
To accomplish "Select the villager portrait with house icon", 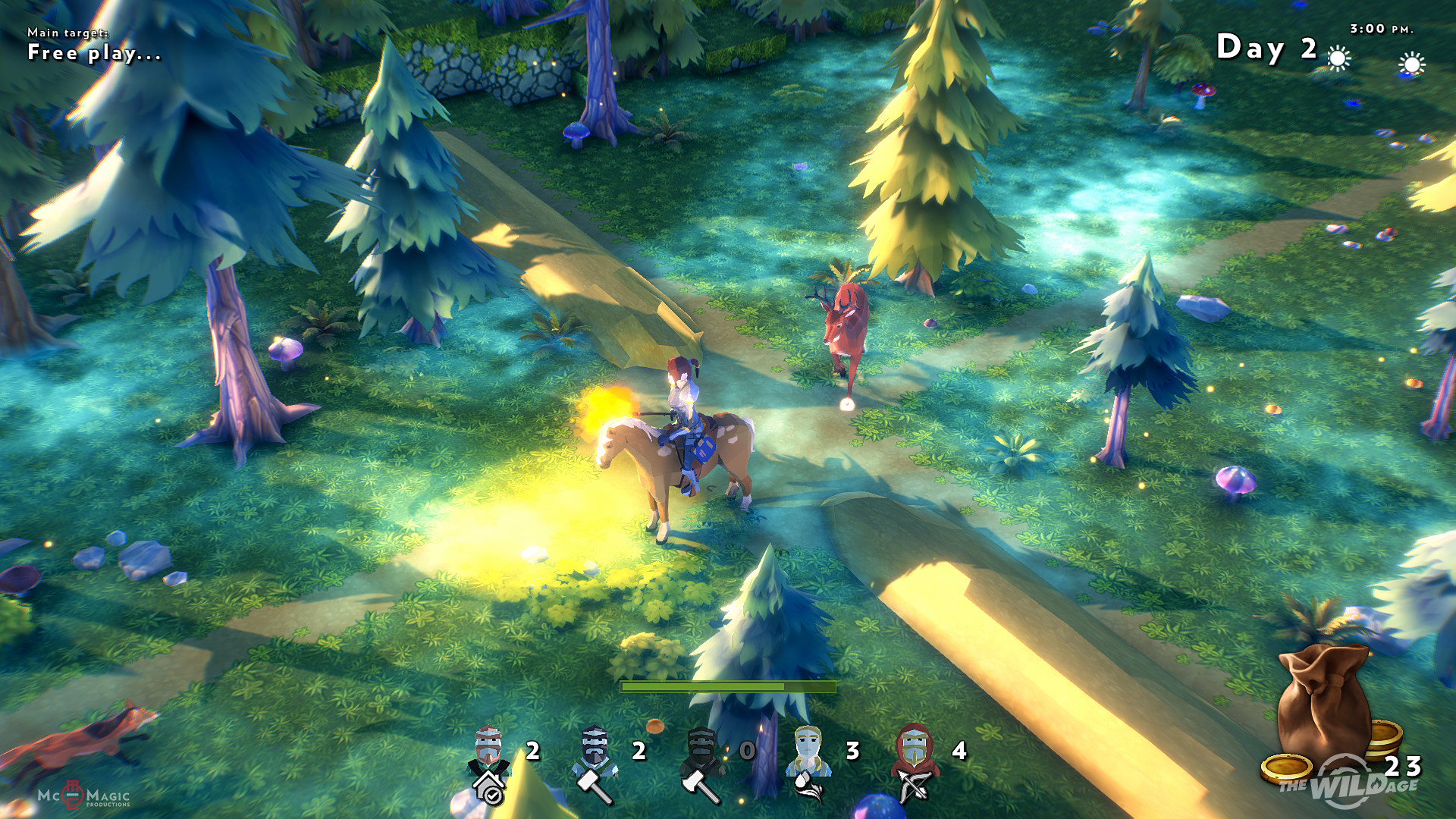I will point(489,761).
